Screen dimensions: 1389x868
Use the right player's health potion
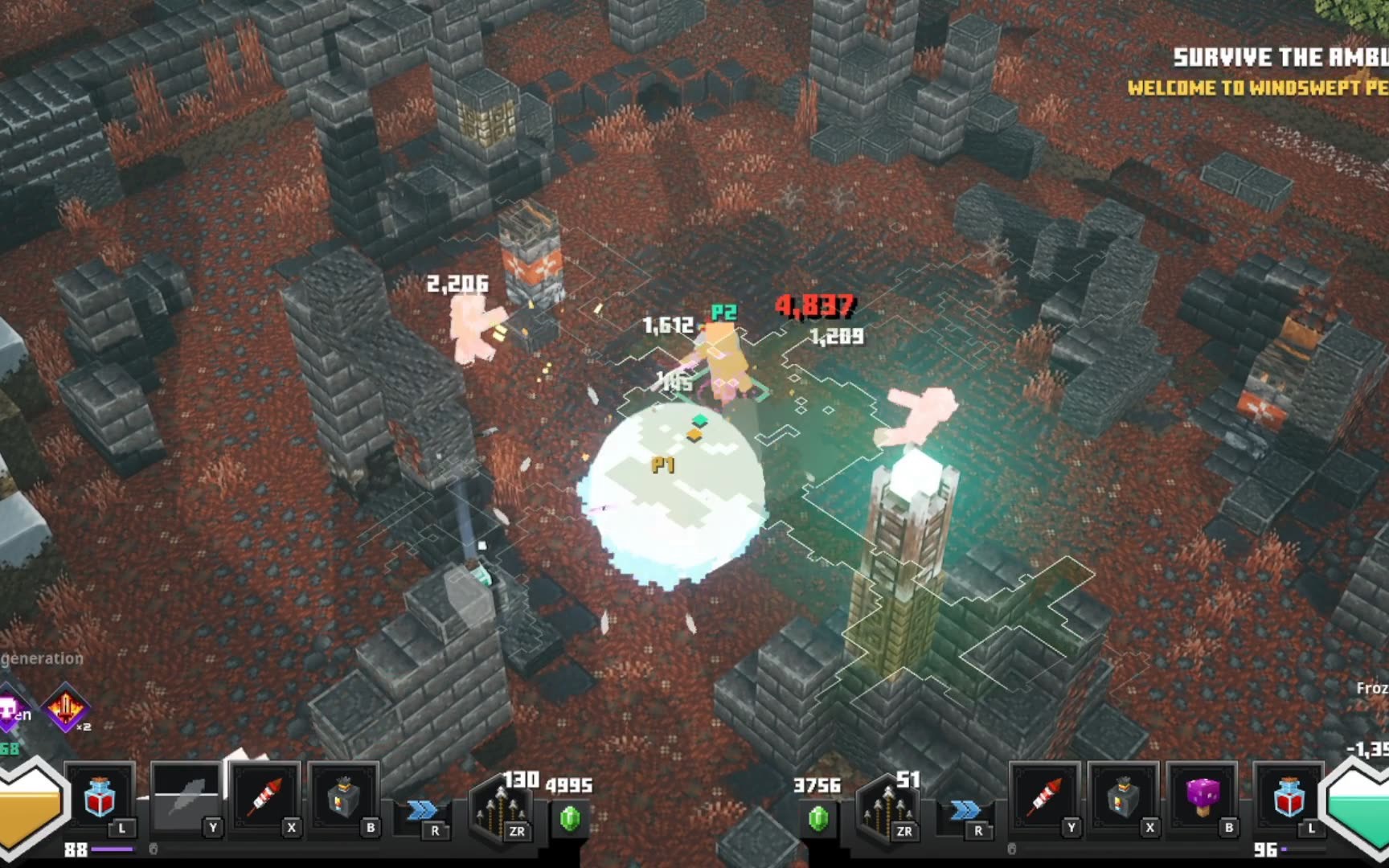[1289, 796]
